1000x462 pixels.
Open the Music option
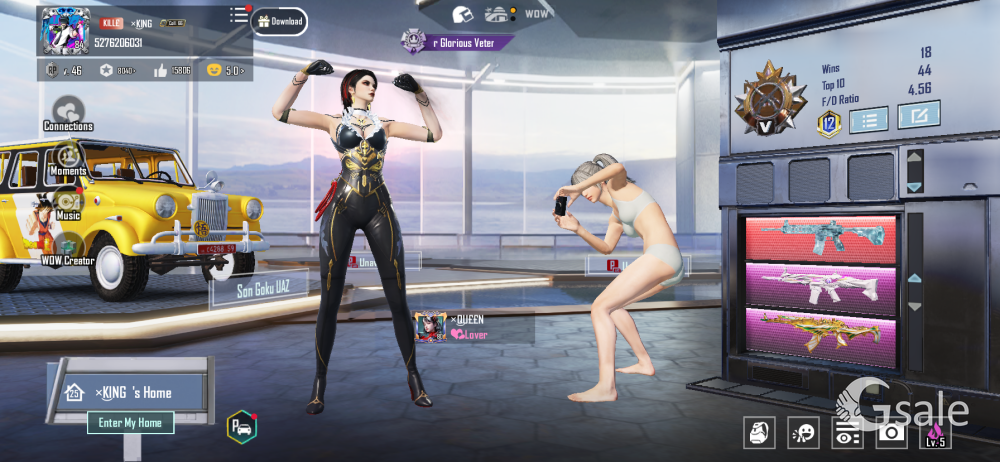[x=68, y=202]
